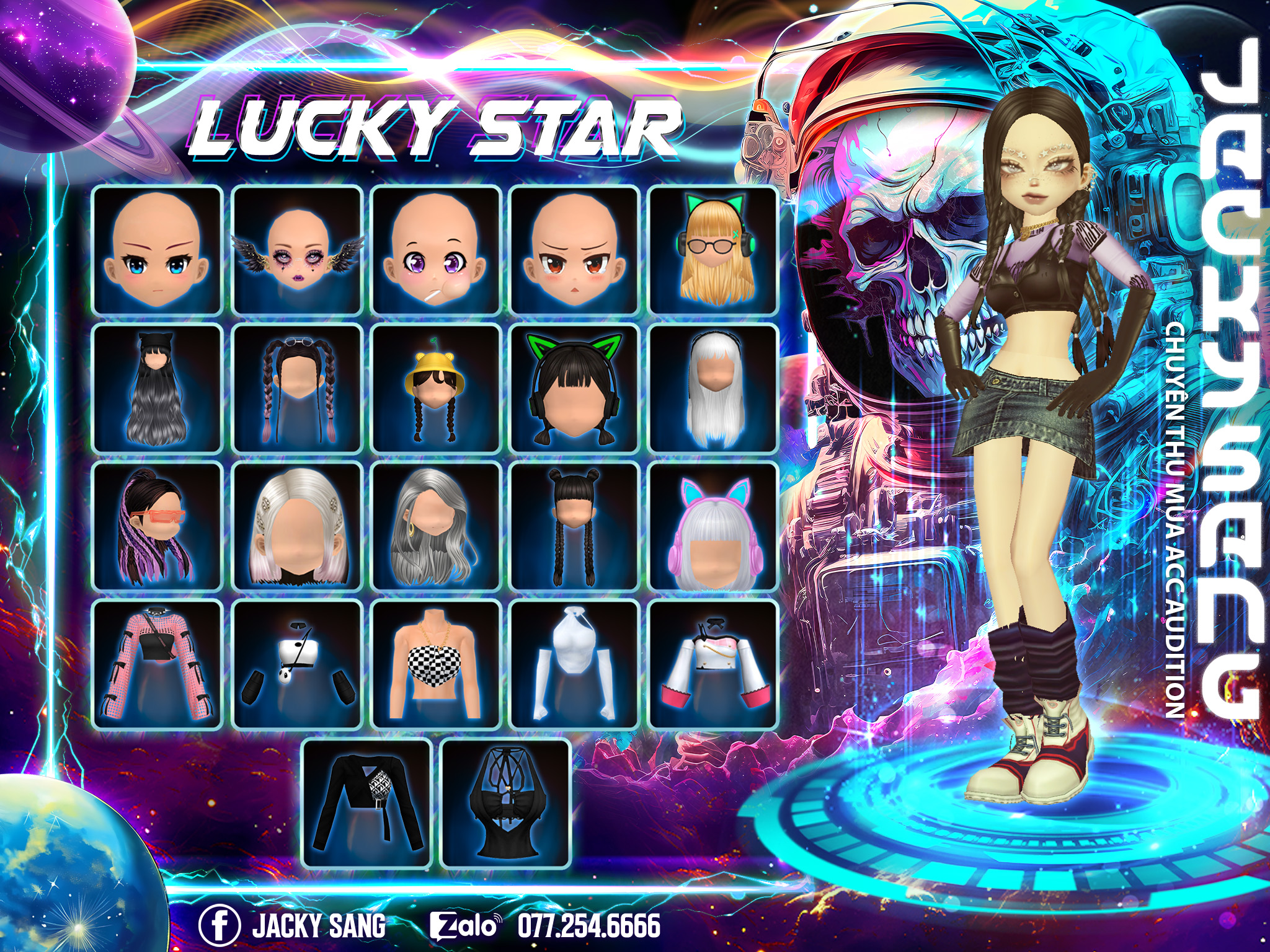The height and width of the screenshot is (952, 1270).
Task: Pick the purple-eyed lollipop face
Action: pos(436,250)
